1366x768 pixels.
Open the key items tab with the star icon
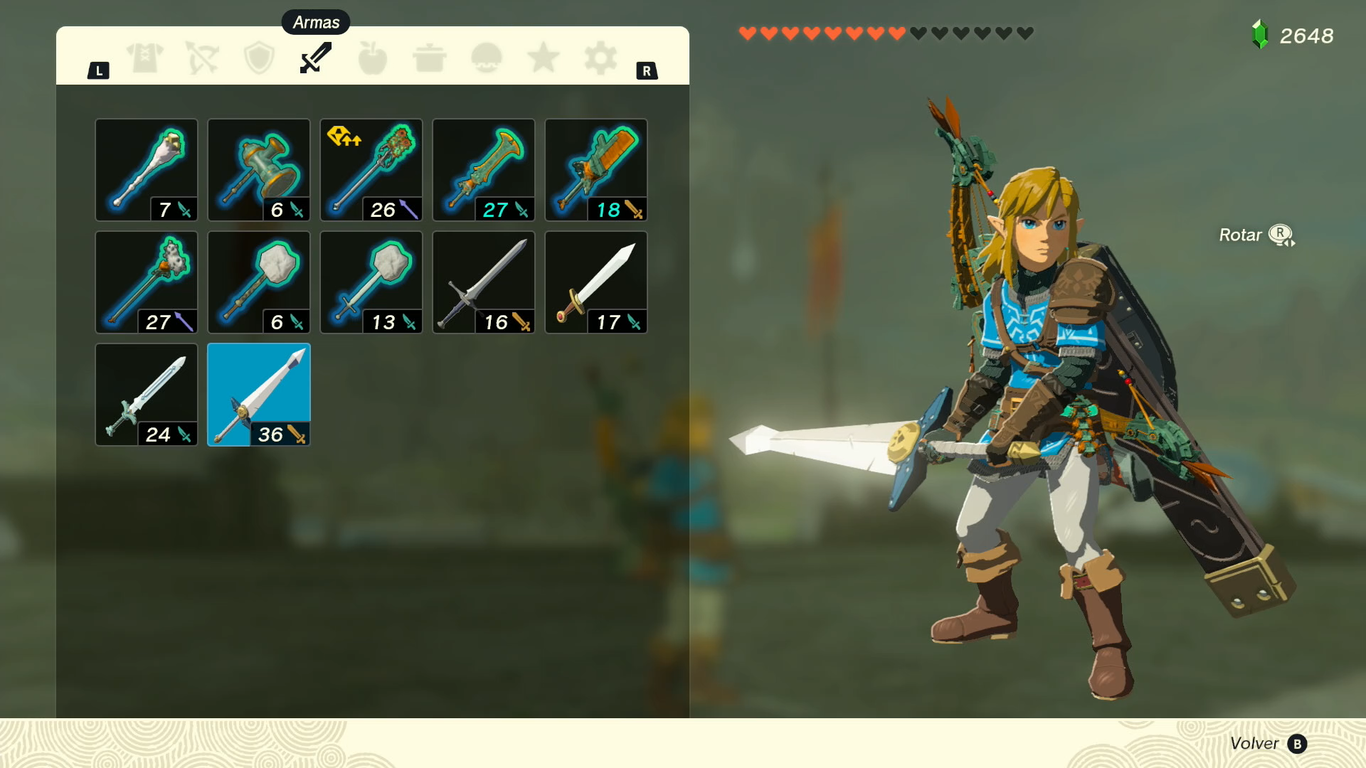click(541, 58)
